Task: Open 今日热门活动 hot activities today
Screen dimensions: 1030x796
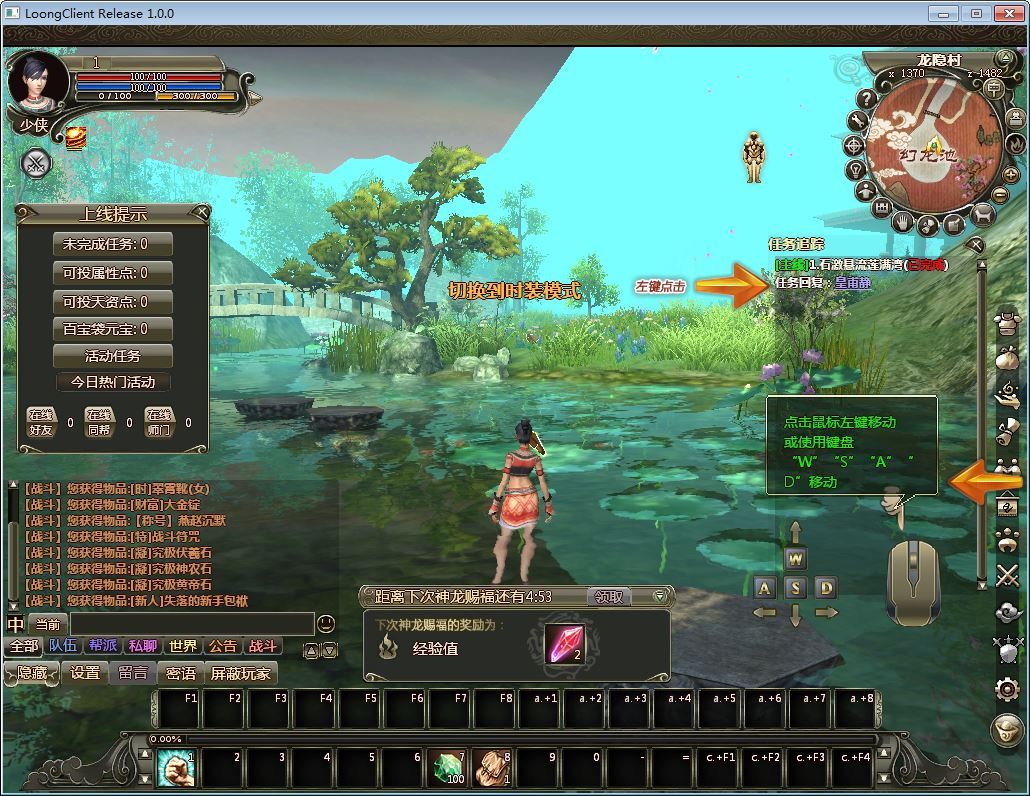Action: pos(112,382)
